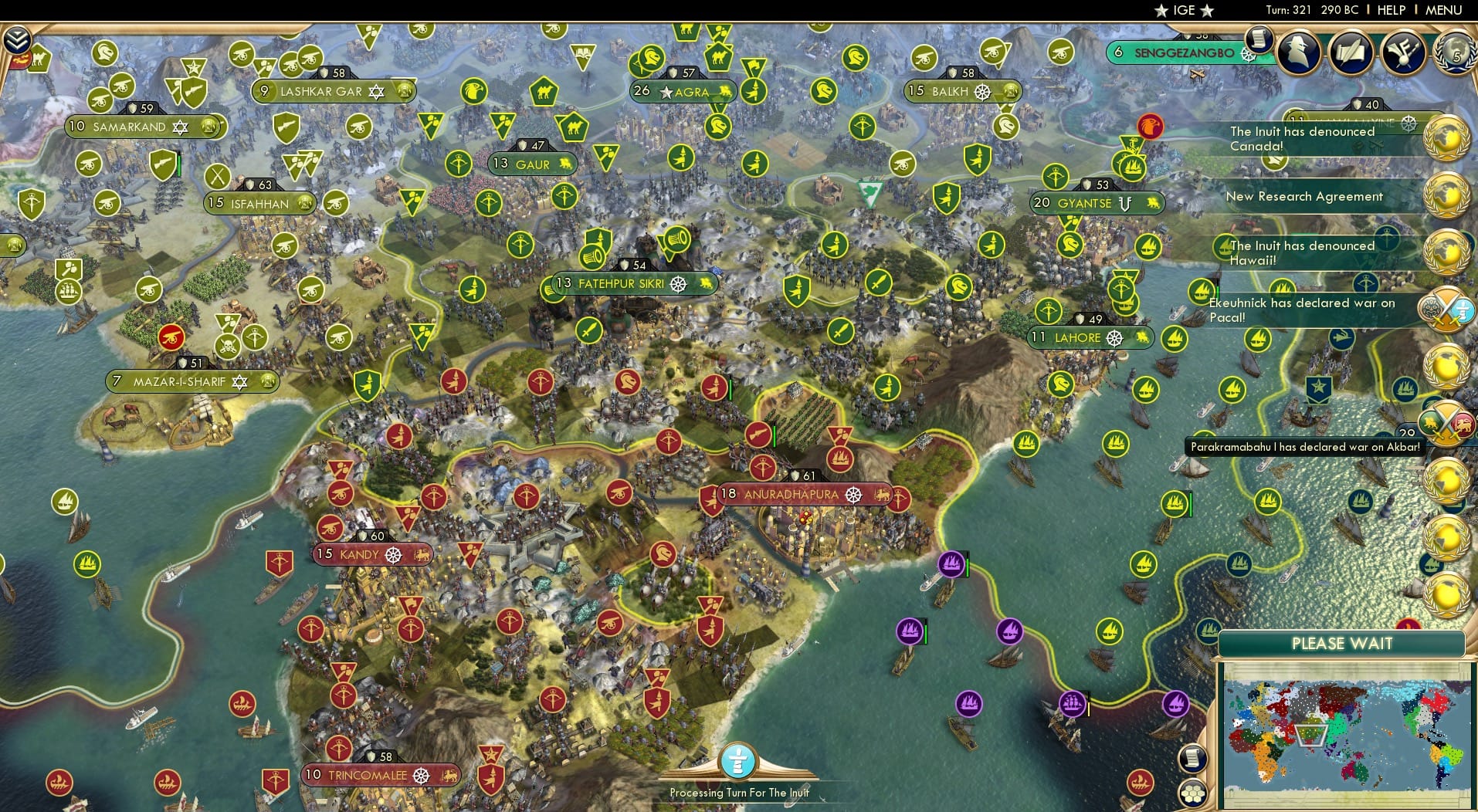Viewport: 1478px width, 812px height.
Task: Open the Social Policies quill scroll icon
Action: pyautogui.click(x=1351, y=50)
